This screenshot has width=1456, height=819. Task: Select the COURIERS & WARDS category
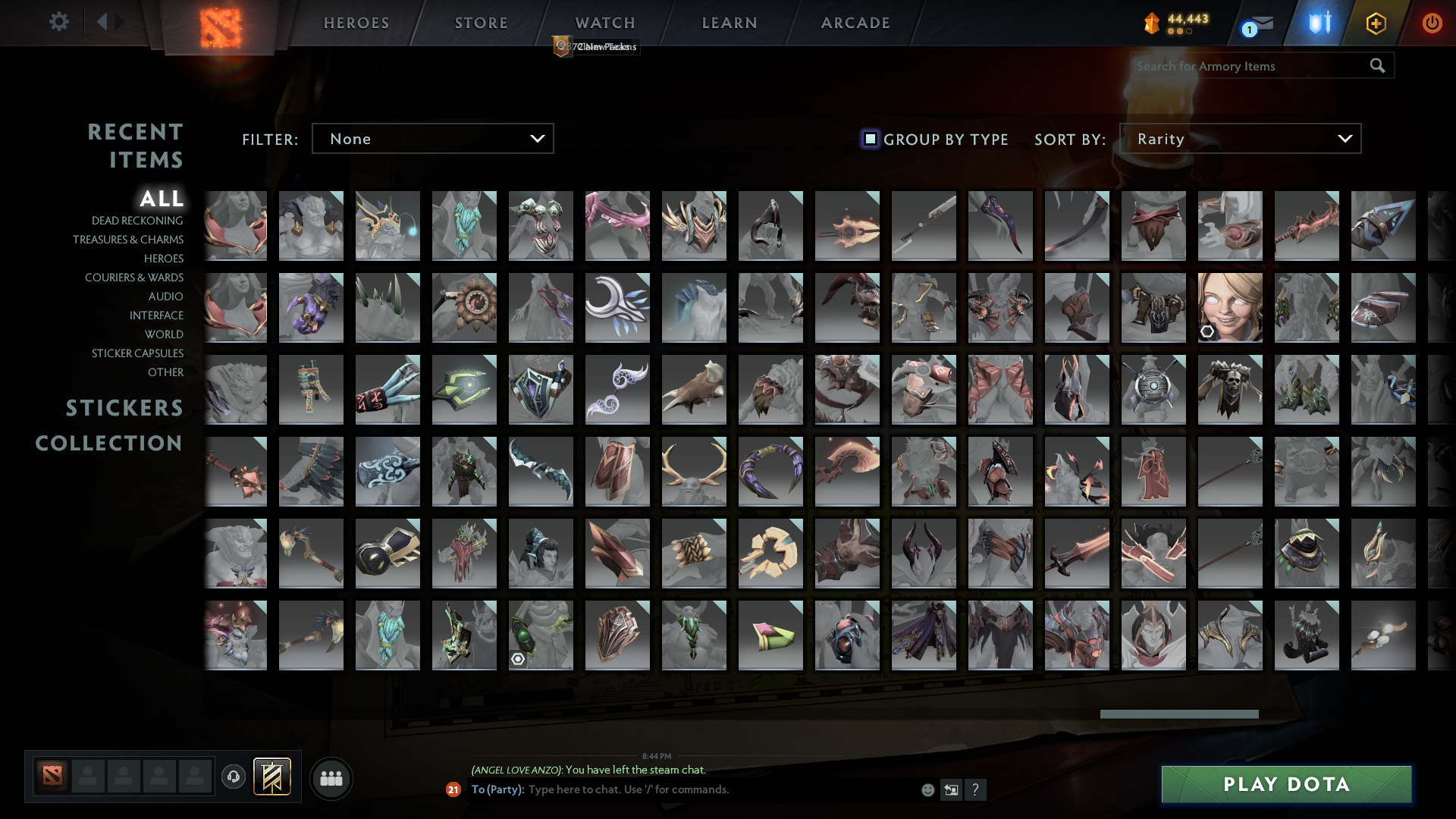134,278
